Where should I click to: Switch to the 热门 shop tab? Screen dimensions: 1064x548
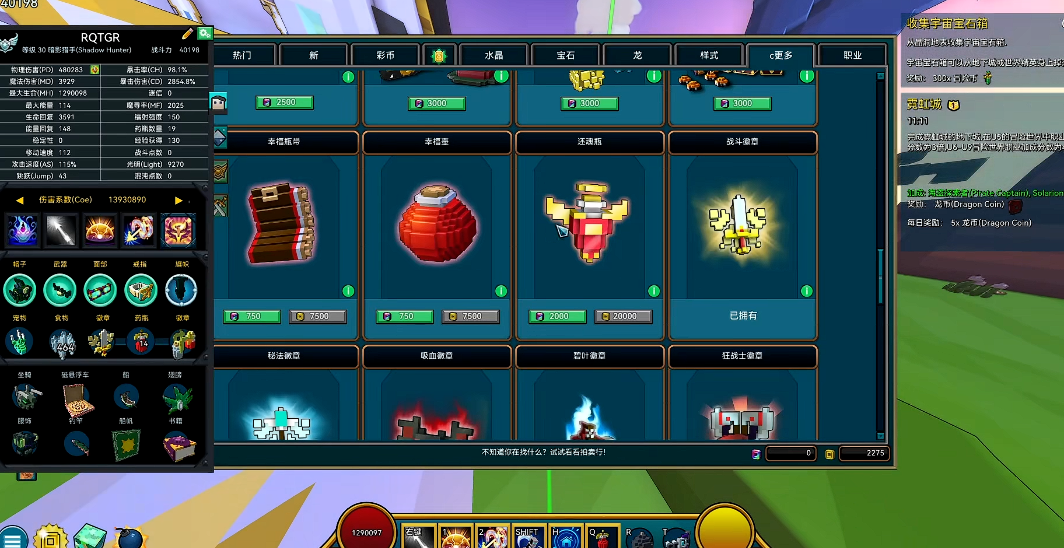[241, 55]
